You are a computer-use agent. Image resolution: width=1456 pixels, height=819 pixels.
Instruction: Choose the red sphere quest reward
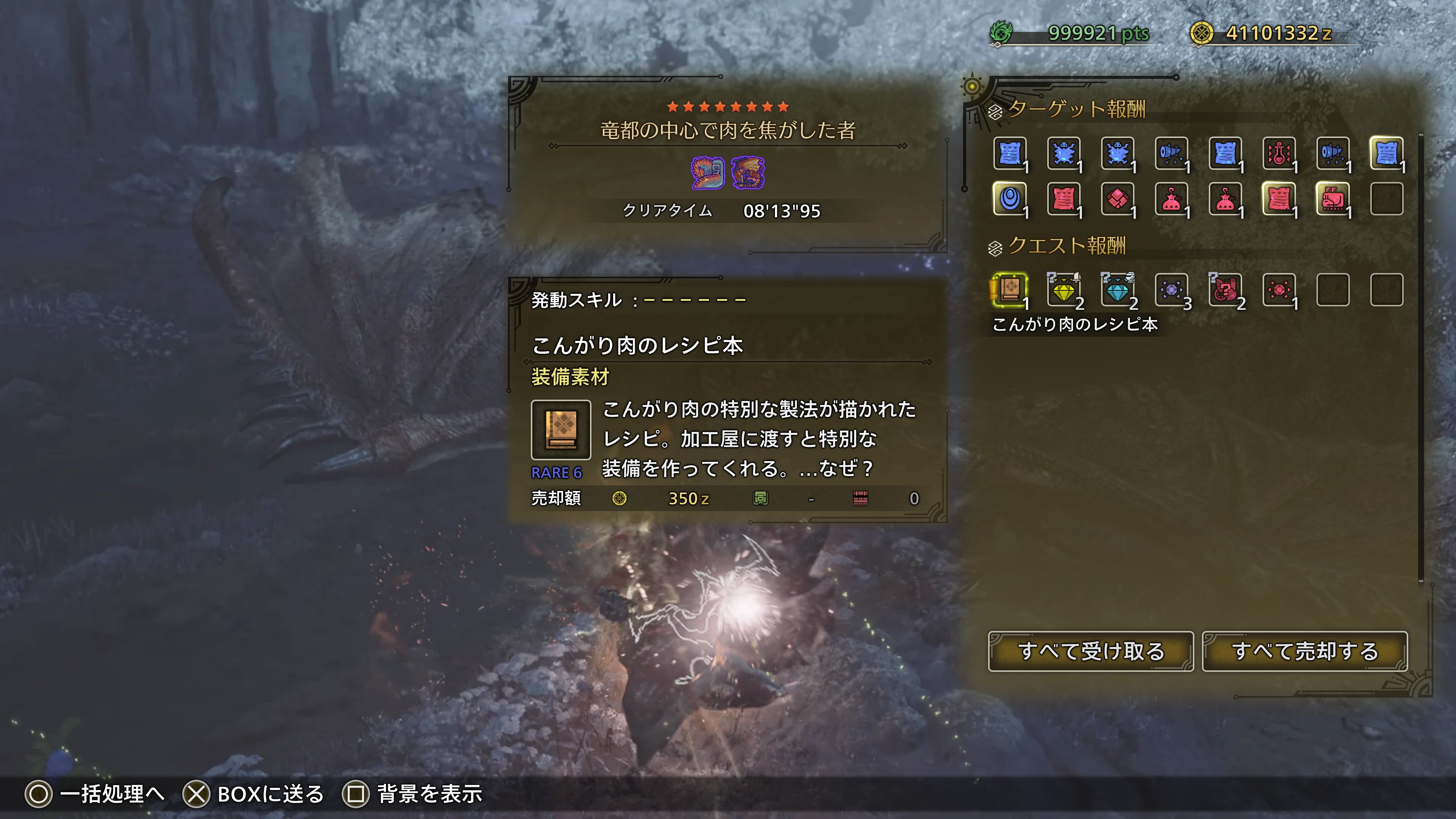pos(1279,290)
